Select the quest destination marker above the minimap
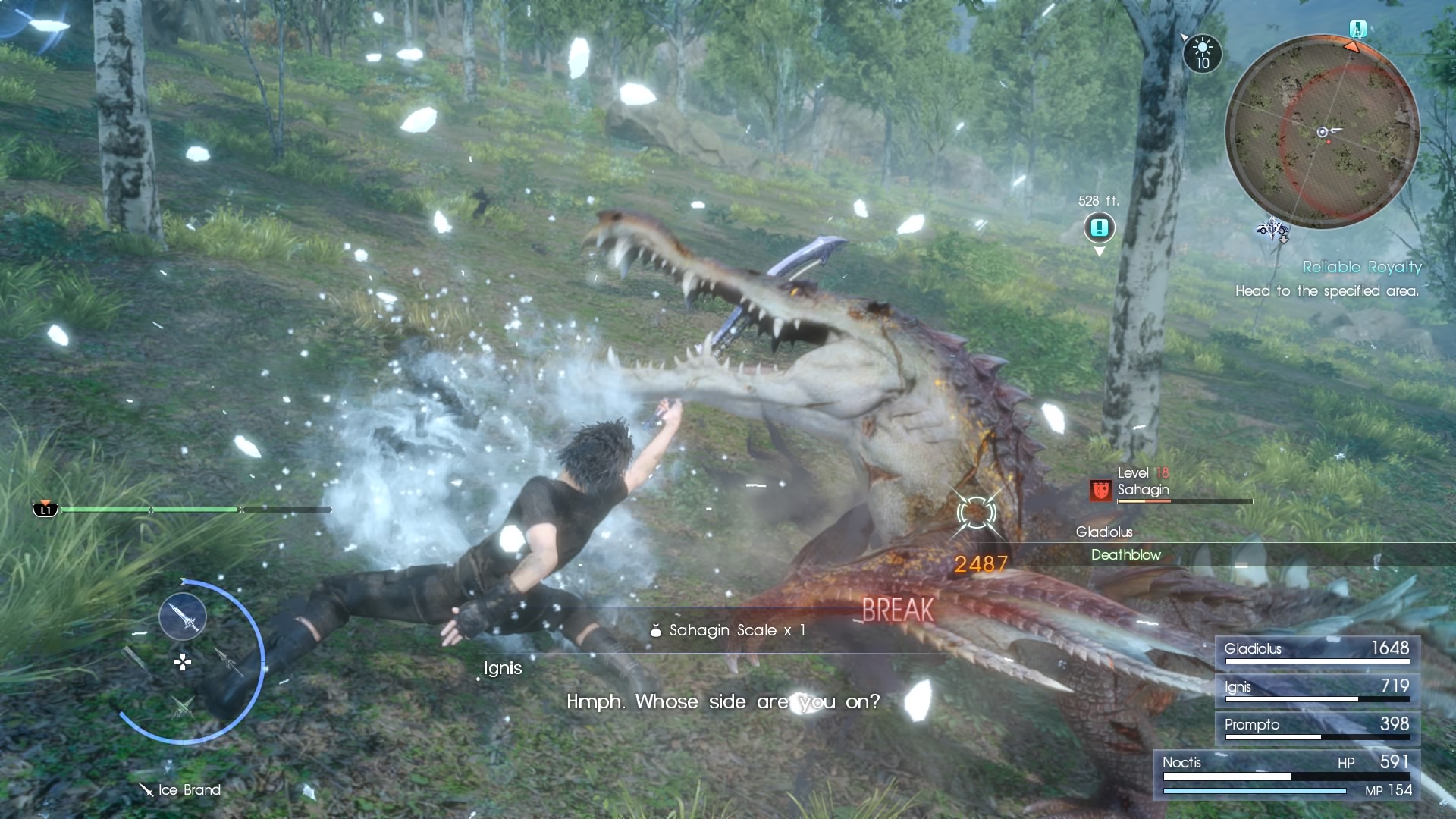This screenshot has height=819, width=1456. pyautogui.click(x=1357, y=30)
